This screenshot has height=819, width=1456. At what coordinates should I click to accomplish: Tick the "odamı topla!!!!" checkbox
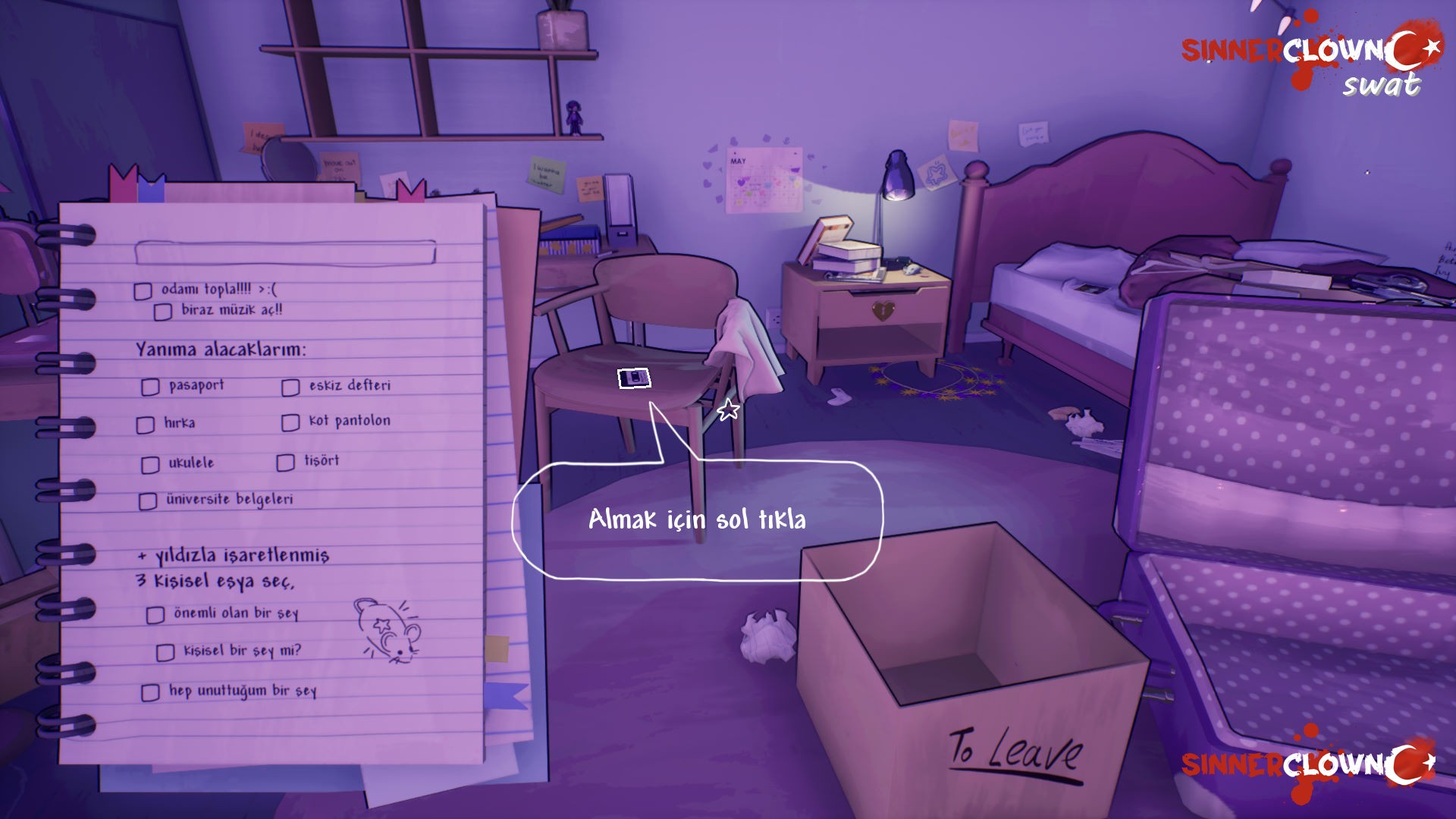tap(143, 291)
